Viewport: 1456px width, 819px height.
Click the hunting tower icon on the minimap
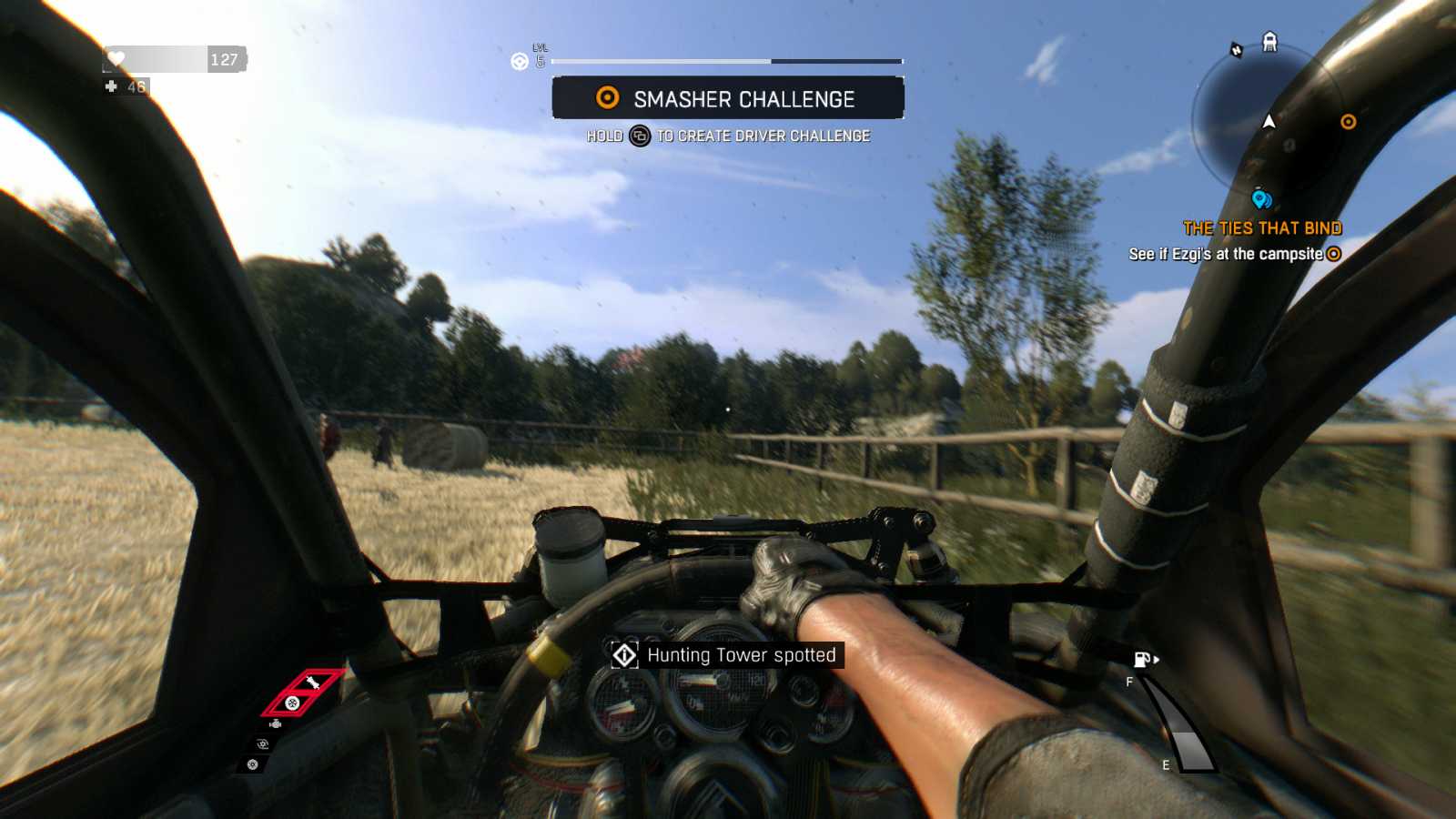pos(1269,41)
